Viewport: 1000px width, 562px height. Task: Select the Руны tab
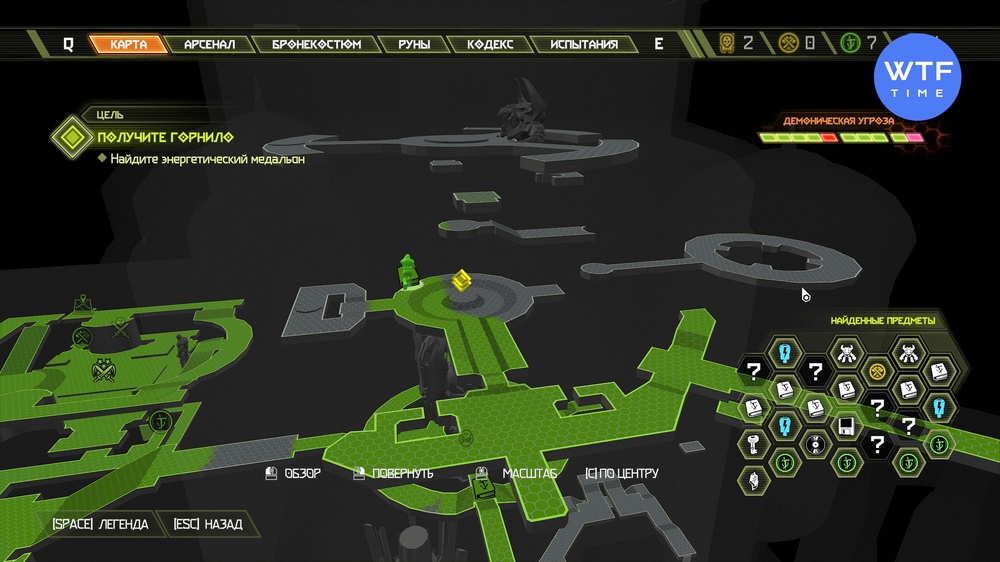click(x=414, y=45)
